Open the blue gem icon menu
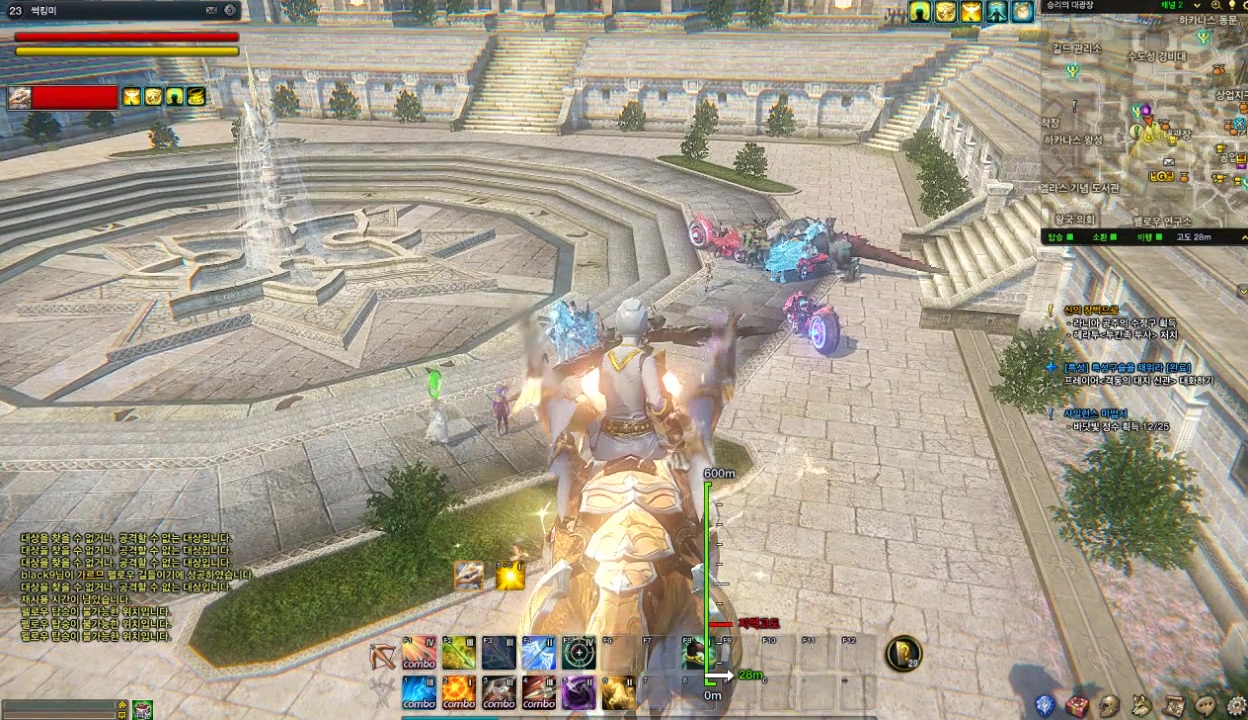1248x720 pixels. 1044,706
